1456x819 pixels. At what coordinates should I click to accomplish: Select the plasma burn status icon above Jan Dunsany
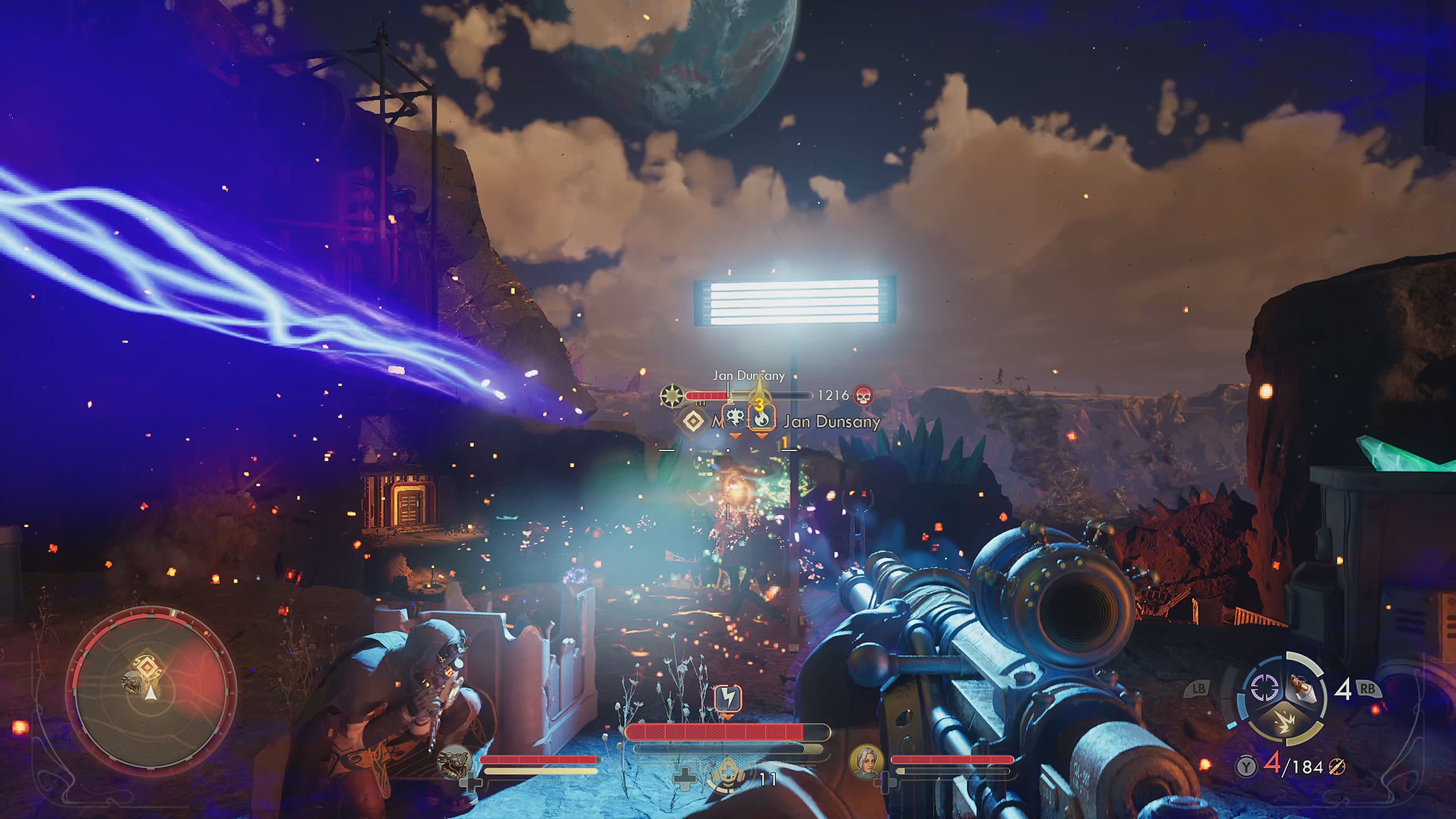pos(761,420)
